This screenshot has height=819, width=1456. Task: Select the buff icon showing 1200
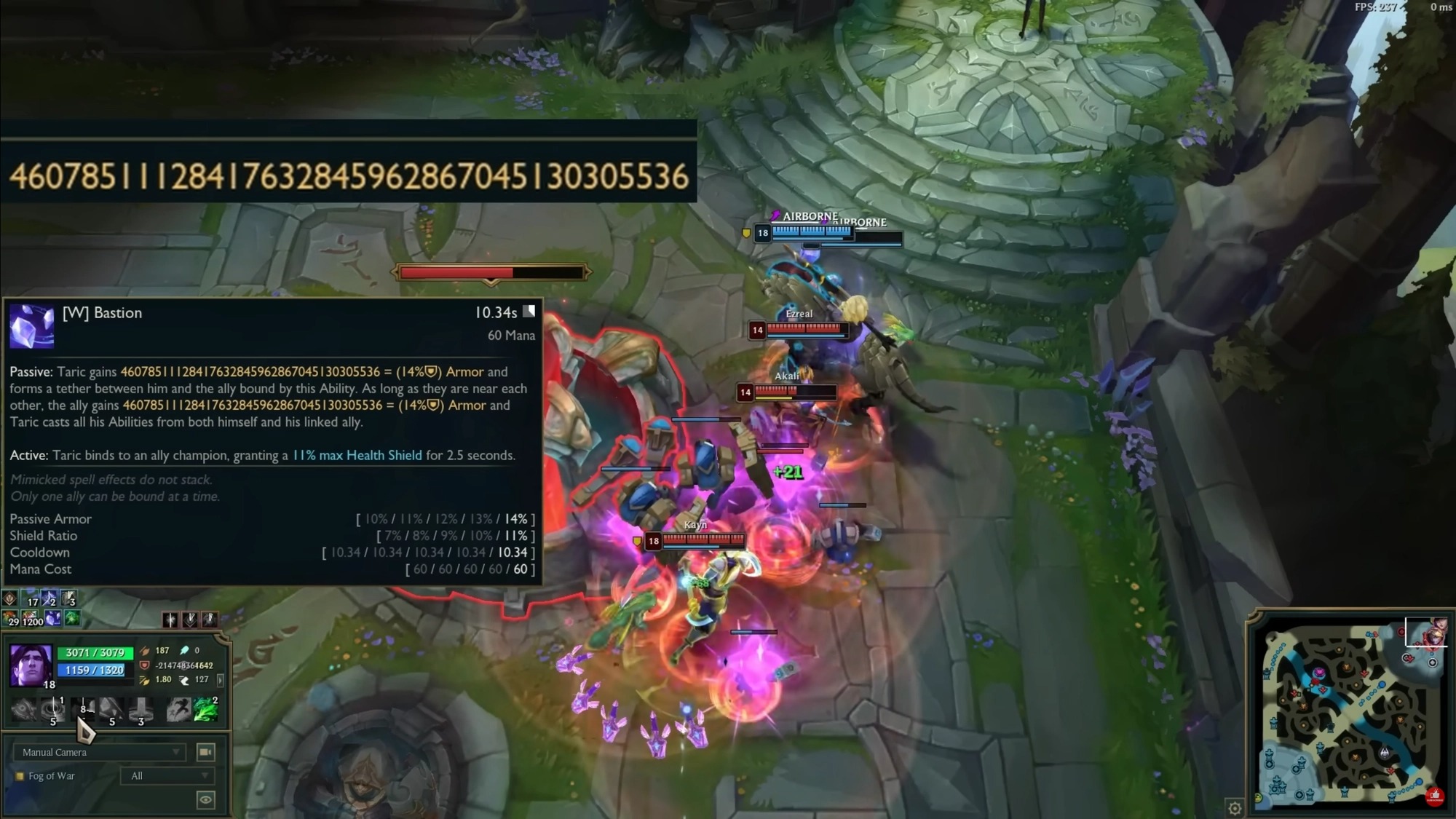(32, 619)
